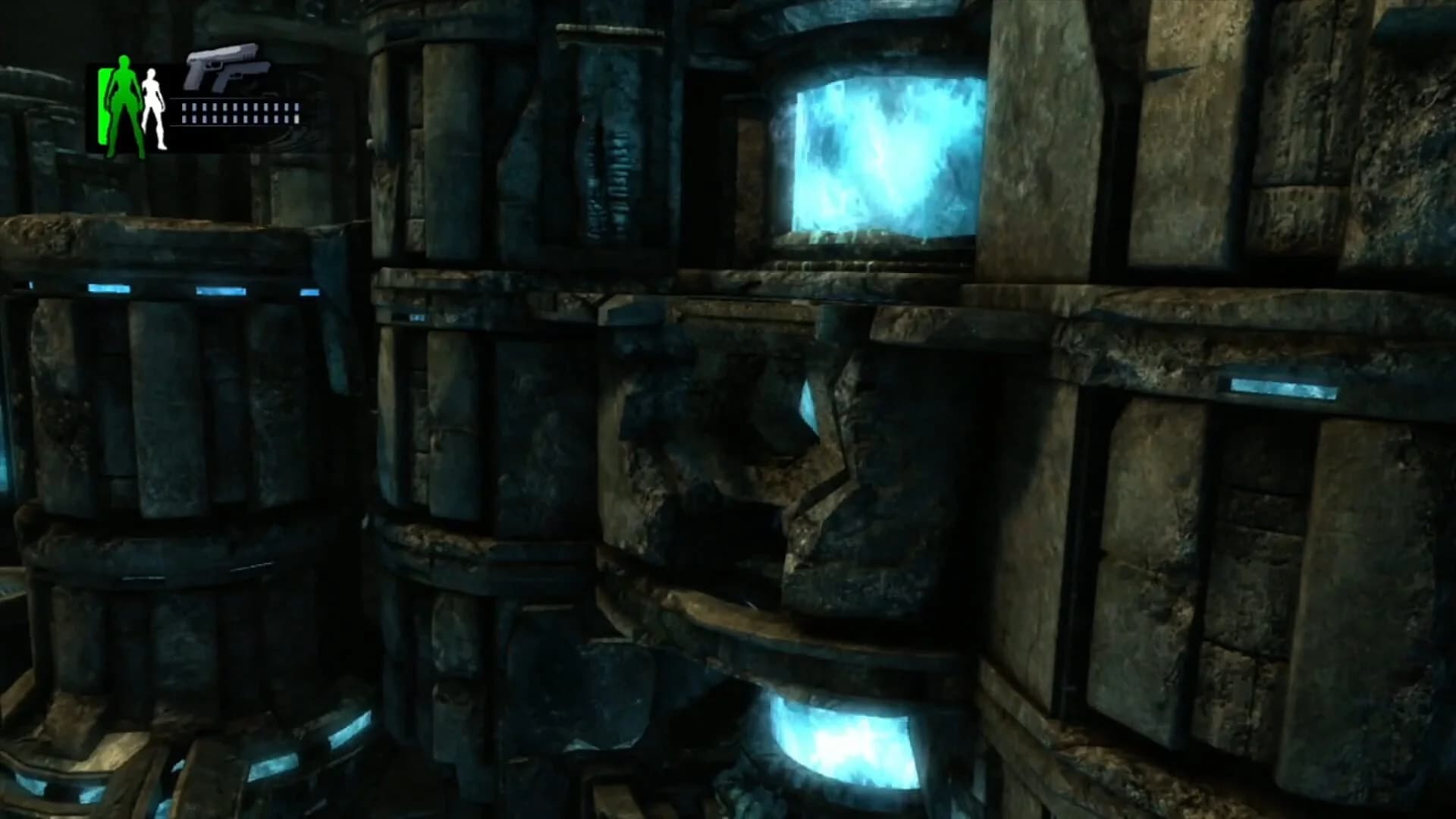1456x819 pixels.
Task: Click the last ammo tick mark
Action: coord(296,112)
